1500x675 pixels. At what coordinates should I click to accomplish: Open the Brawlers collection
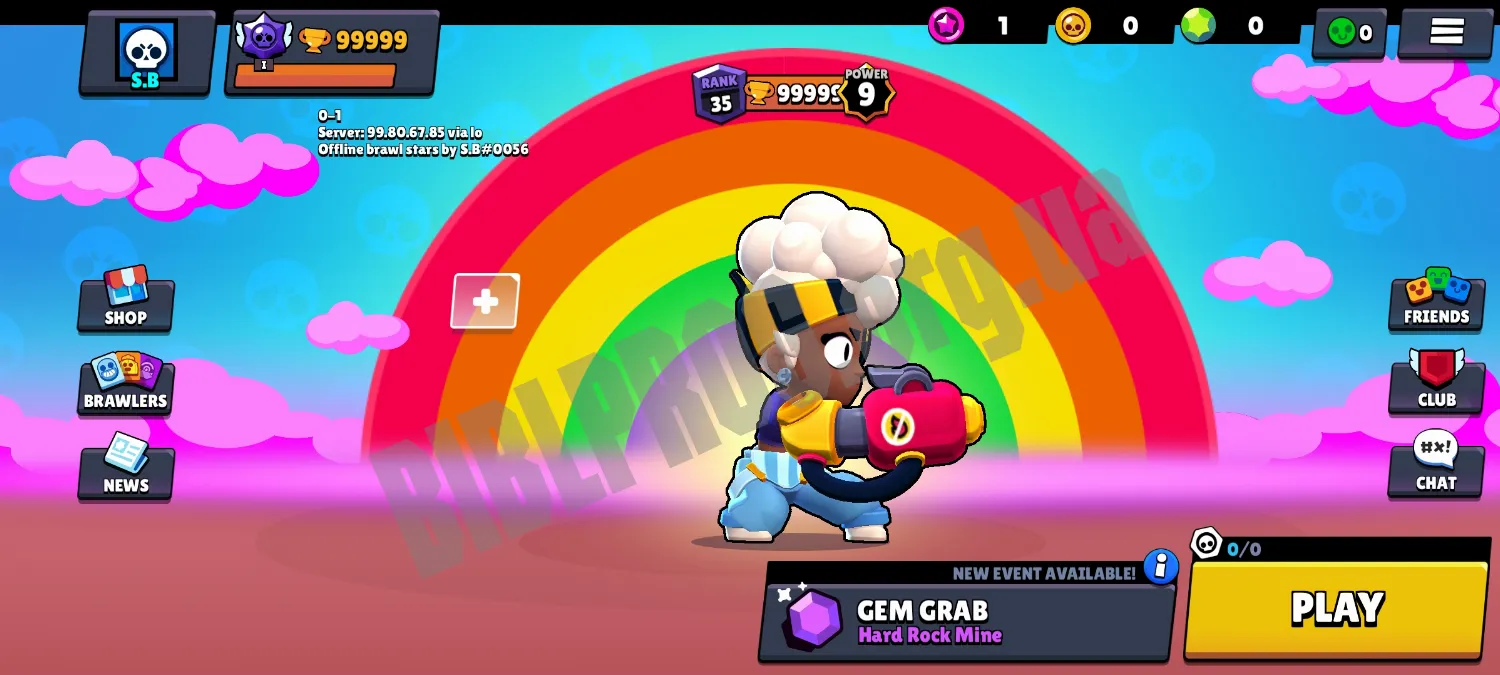click(x=126, y=384)
